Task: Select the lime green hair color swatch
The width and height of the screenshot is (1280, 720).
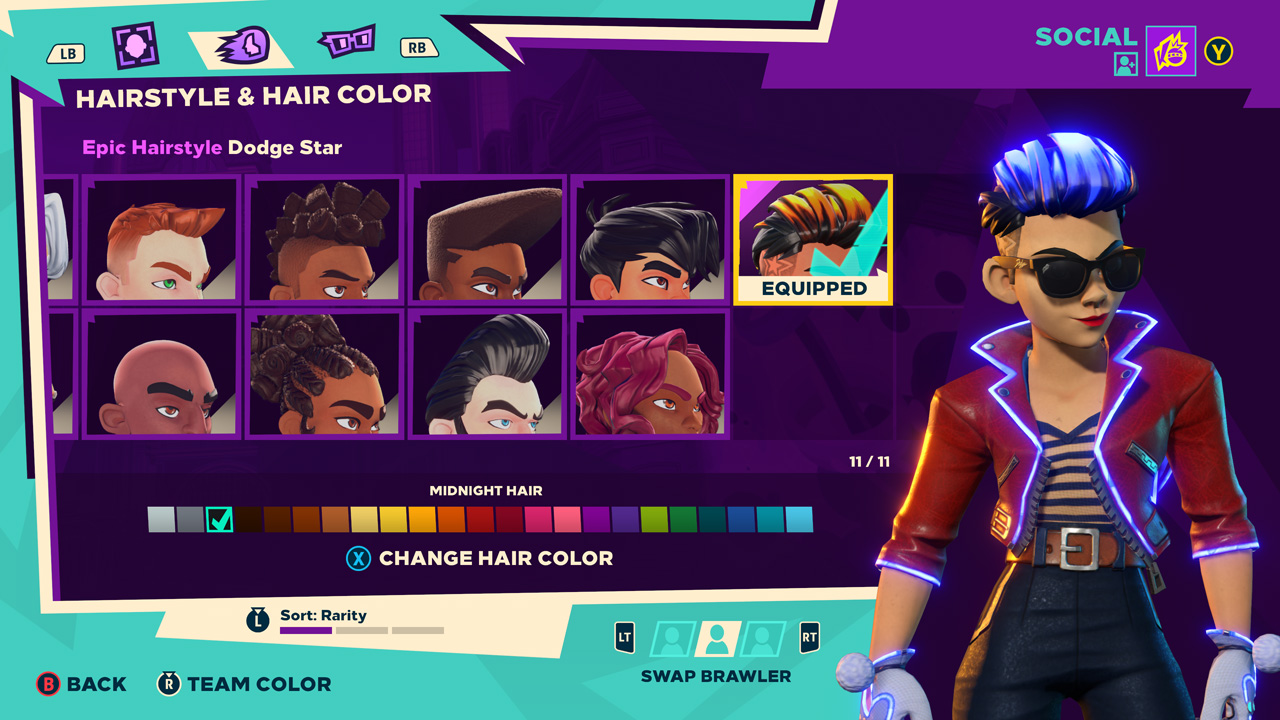Action: click(x=654, y=520)
